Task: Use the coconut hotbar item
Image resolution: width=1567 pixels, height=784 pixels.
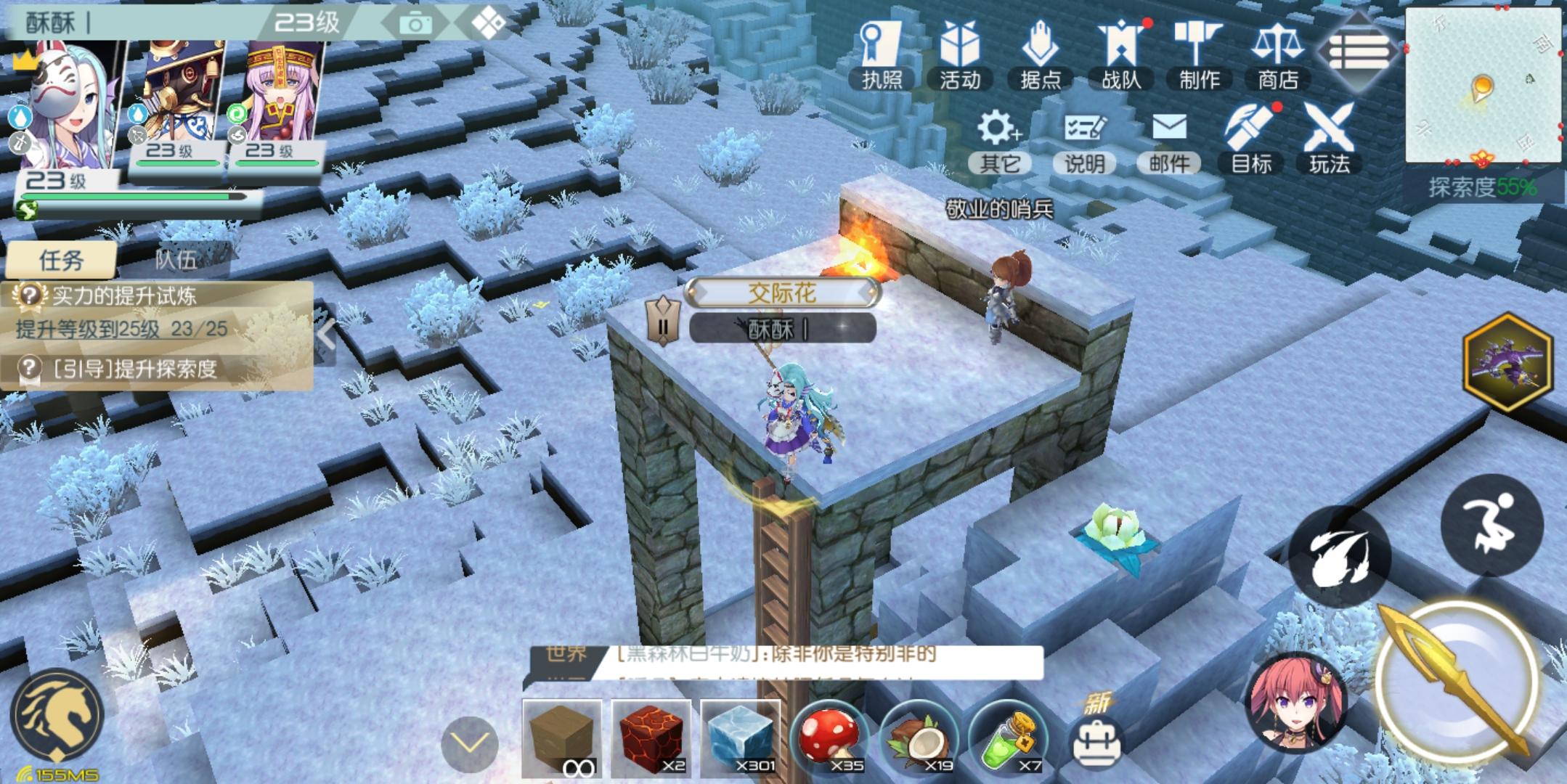Action: [x=919, y=737]
